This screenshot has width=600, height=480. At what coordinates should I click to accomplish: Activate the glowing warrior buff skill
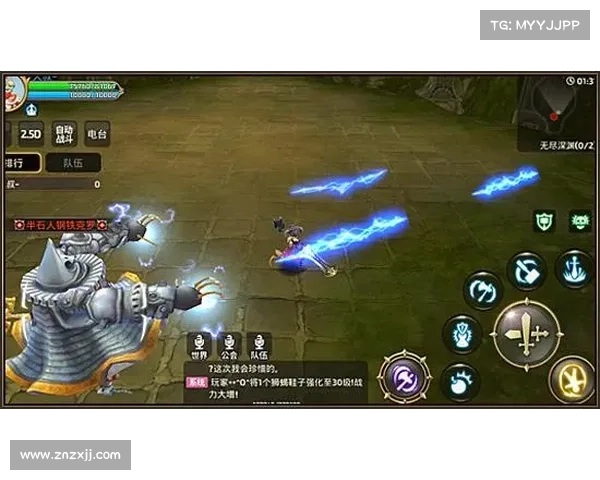pos(461,333)
